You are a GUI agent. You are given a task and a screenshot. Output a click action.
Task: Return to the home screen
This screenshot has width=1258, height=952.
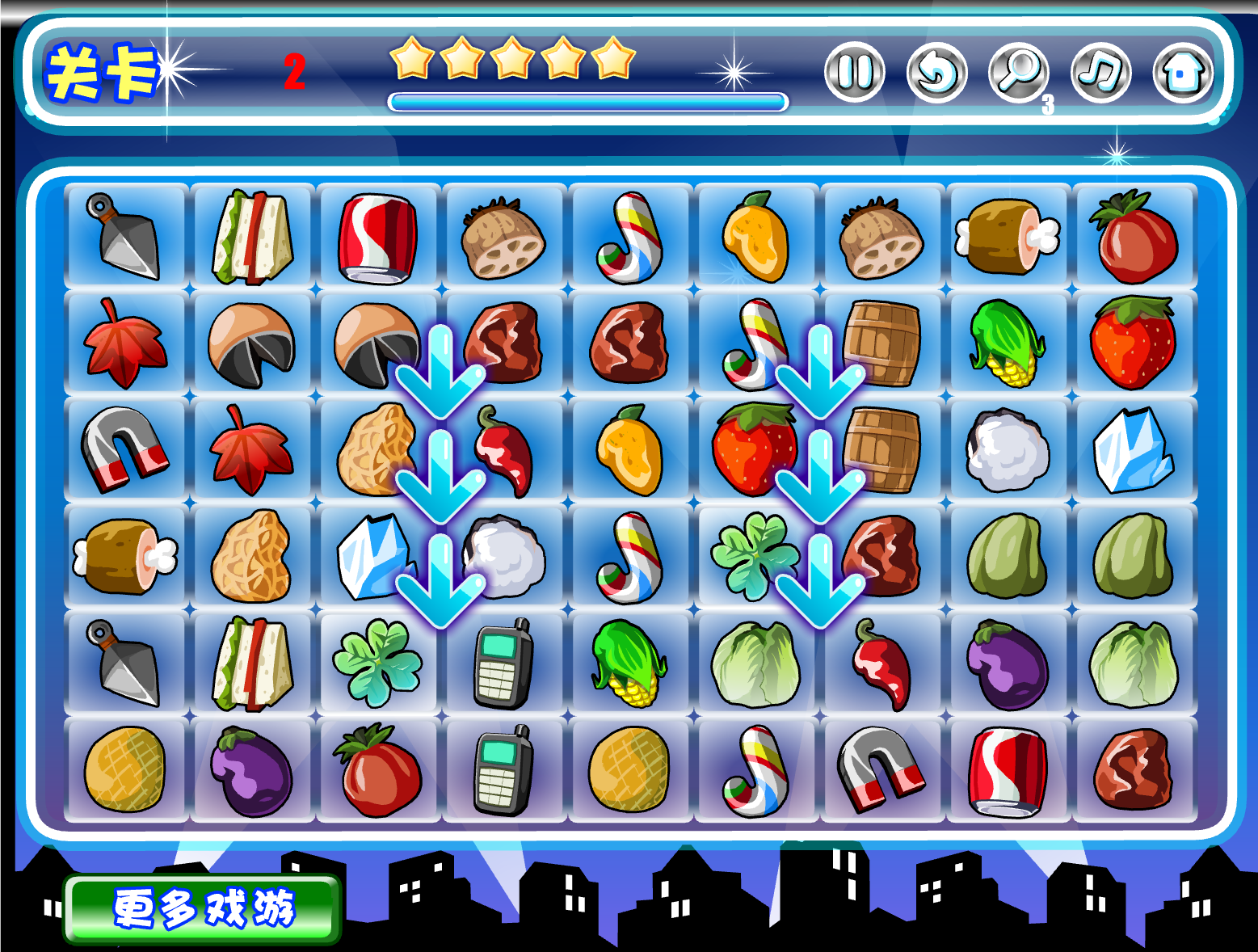coord(1183,73)
